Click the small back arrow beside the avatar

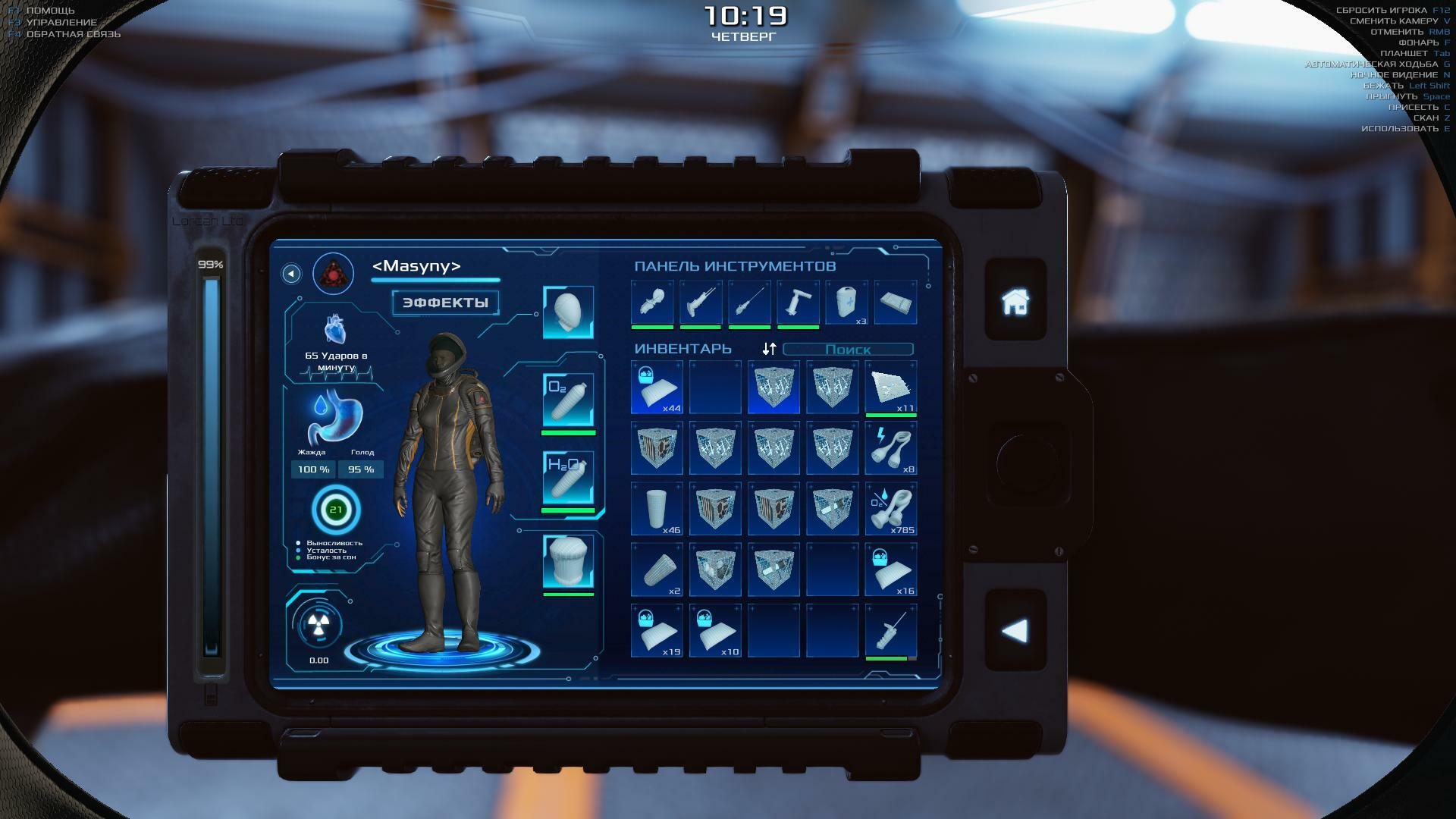pyautogui.click(x=291, y=274)
